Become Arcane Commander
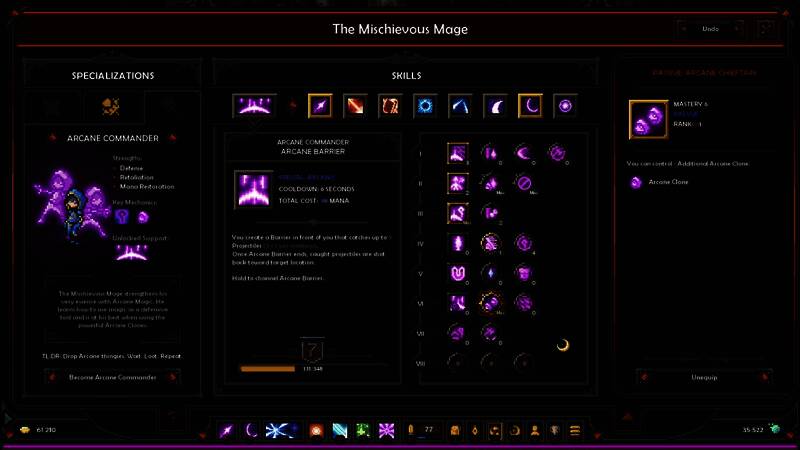The image size is (800, 450). (112, 377)
